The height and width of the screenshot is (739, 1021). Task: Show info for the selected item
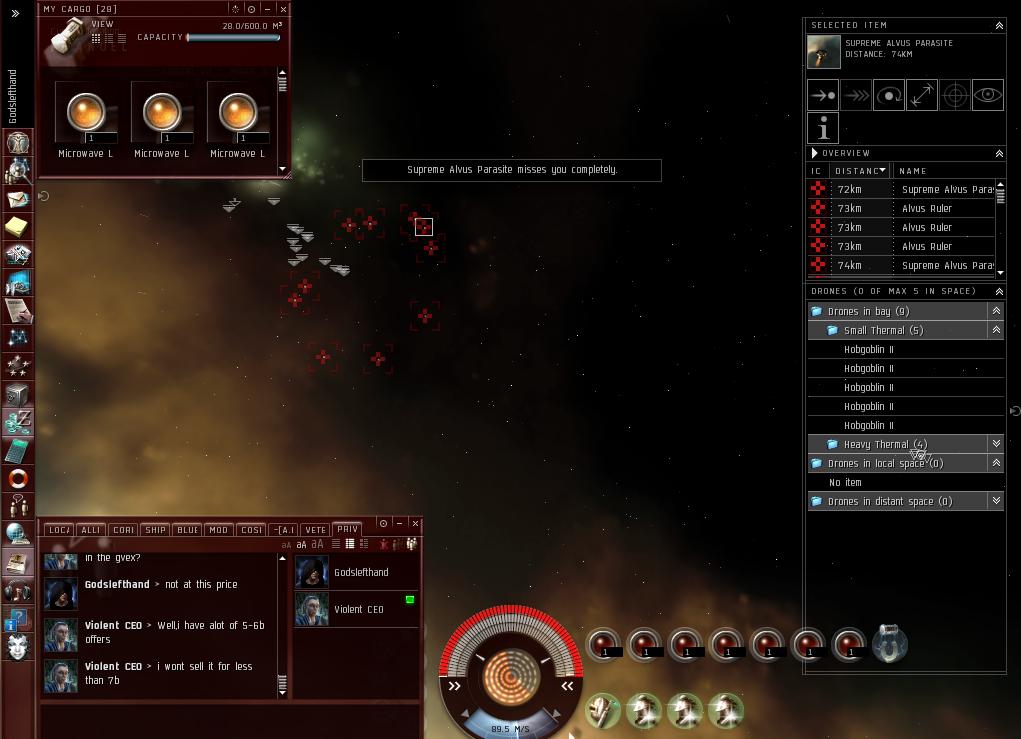click(823, 128)
